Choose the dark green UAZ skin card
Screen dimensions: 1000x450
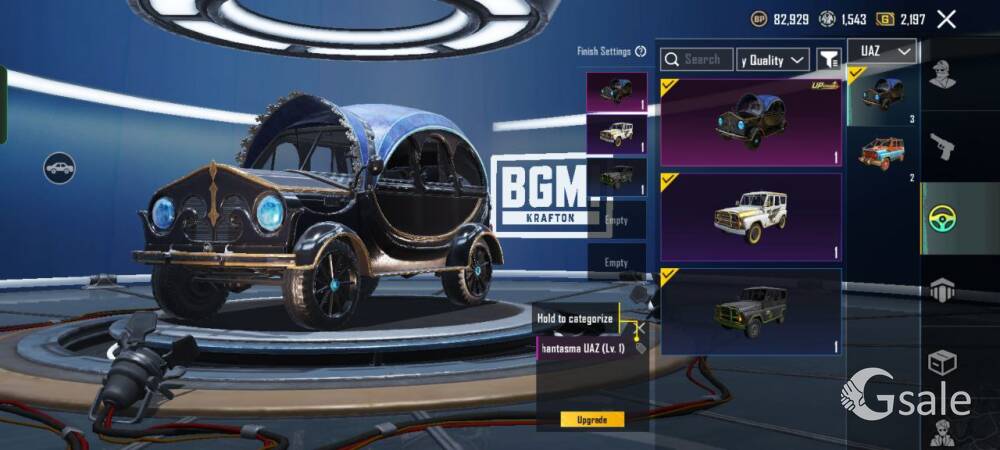[750, 311]
